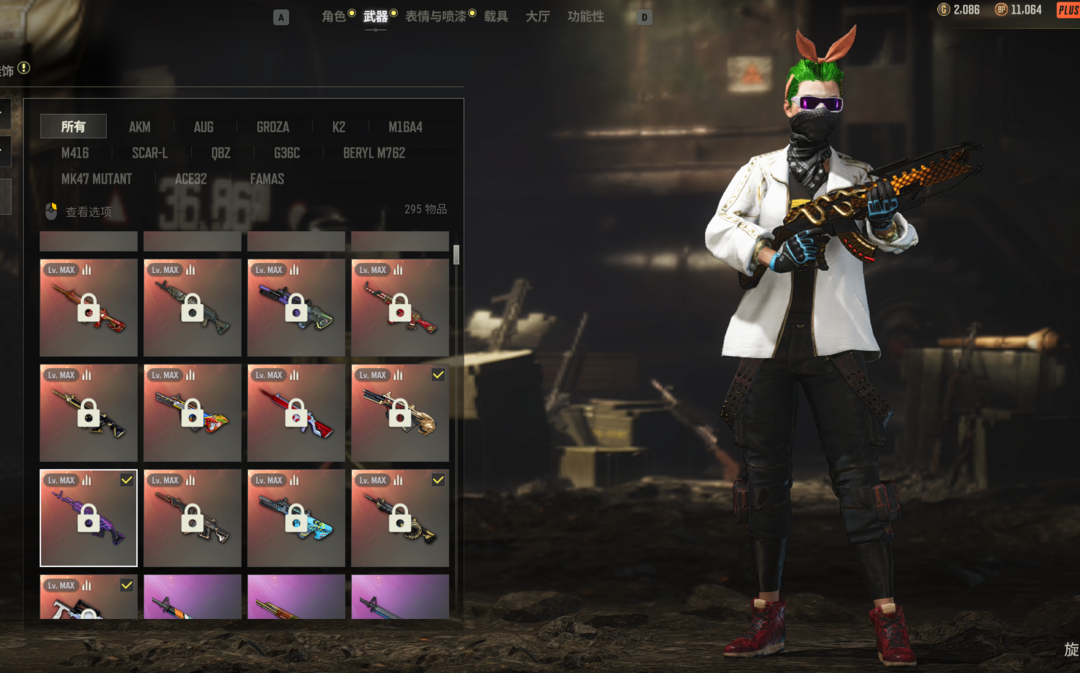Choose the gold dragon rifle skin tile
The height and width of the screenshot is (673, 1080).
[400, 413]
